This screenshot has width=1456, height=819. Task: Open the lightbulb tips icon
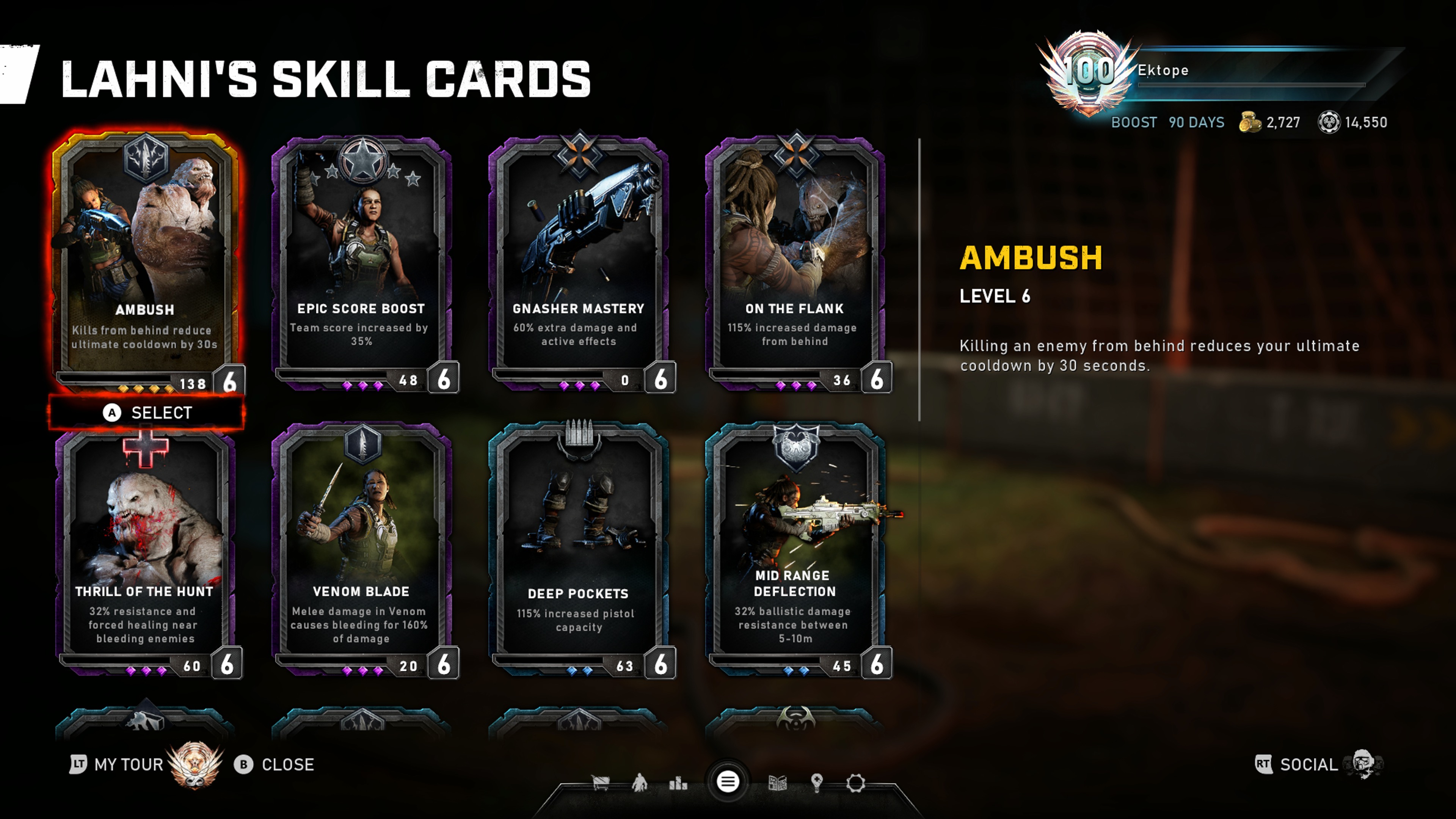[x=816, y=783]
